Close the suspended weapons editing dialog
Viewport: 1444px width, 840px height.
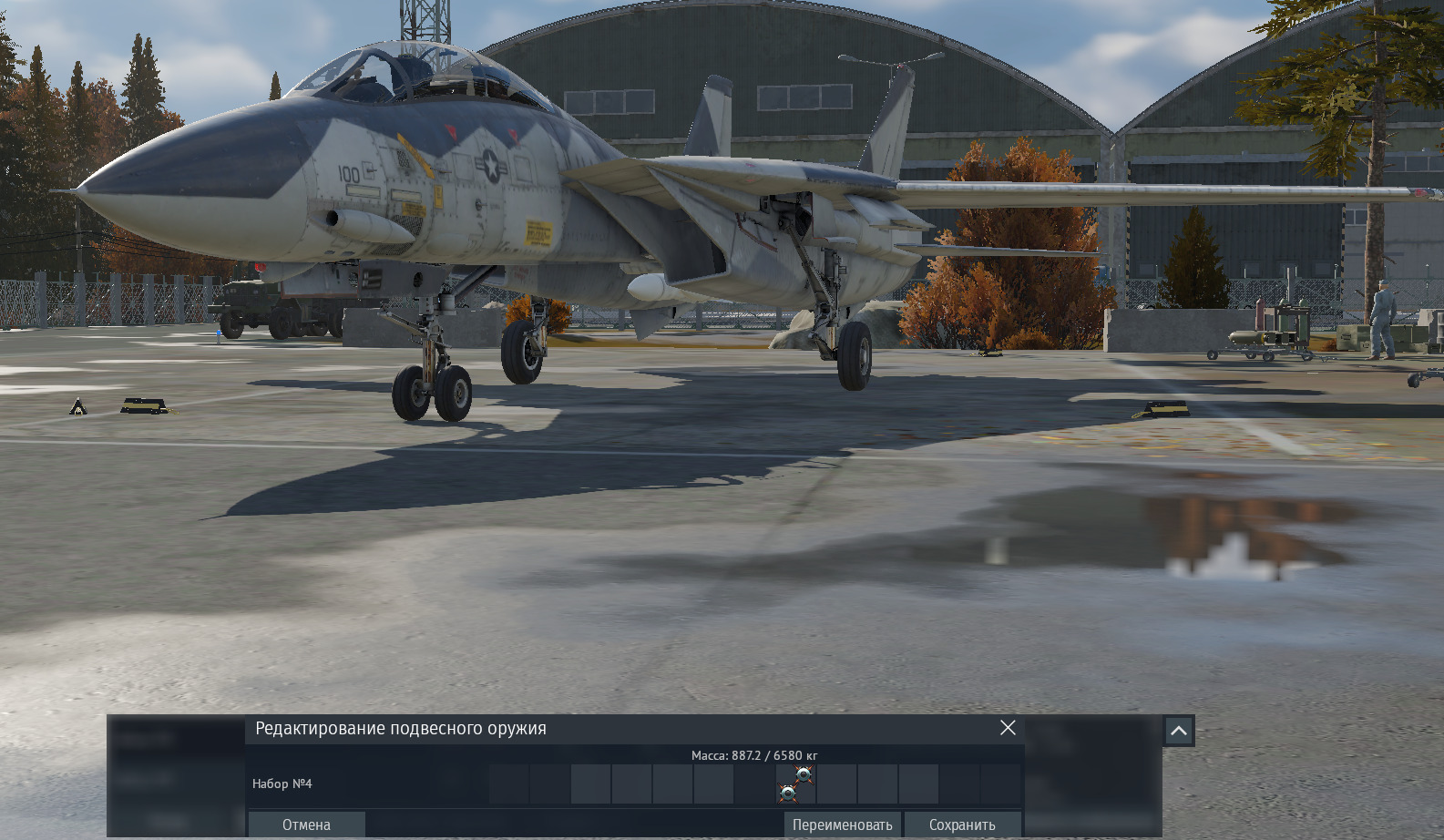pos(1008,728)
